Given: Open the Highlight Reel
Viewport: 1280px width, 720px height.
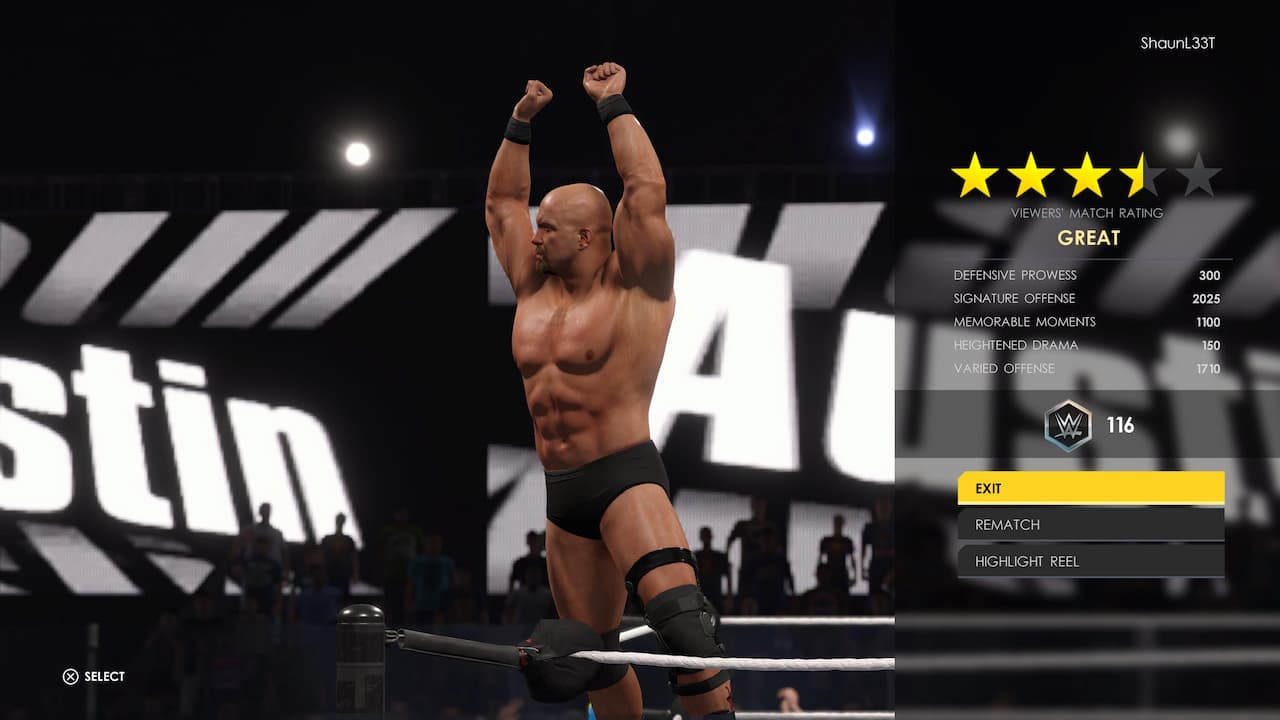Looking at the screenshot, I should tap(1090, 561).
